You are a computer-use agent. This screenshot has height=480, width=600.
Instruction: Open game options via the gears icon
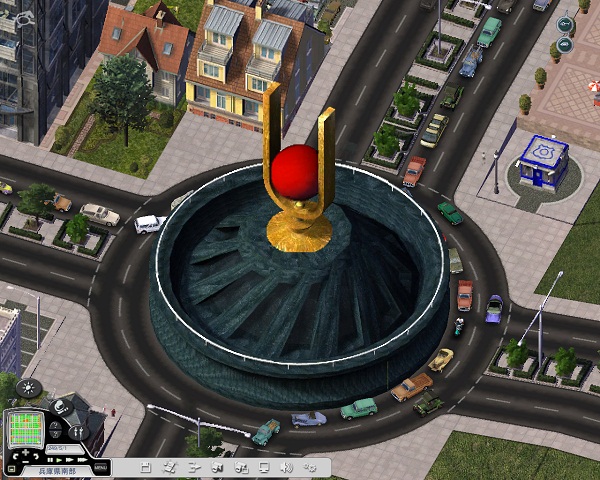[x=310, y=467]
